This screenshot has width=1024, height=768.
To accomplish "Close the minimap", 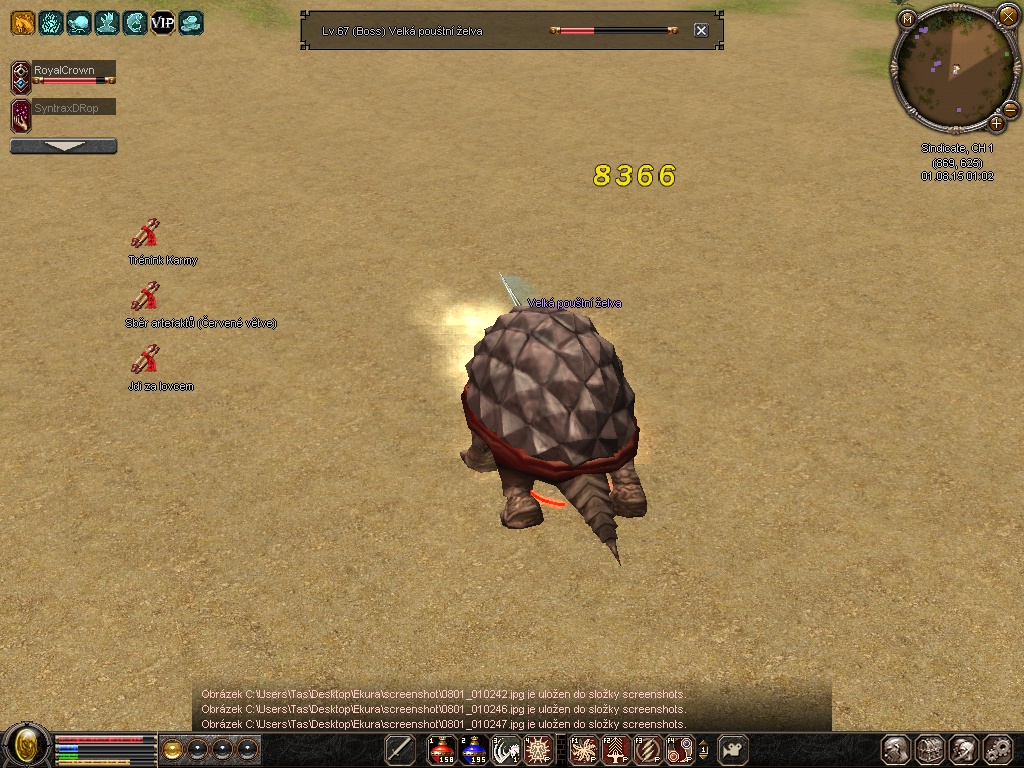I will 1008,16.
